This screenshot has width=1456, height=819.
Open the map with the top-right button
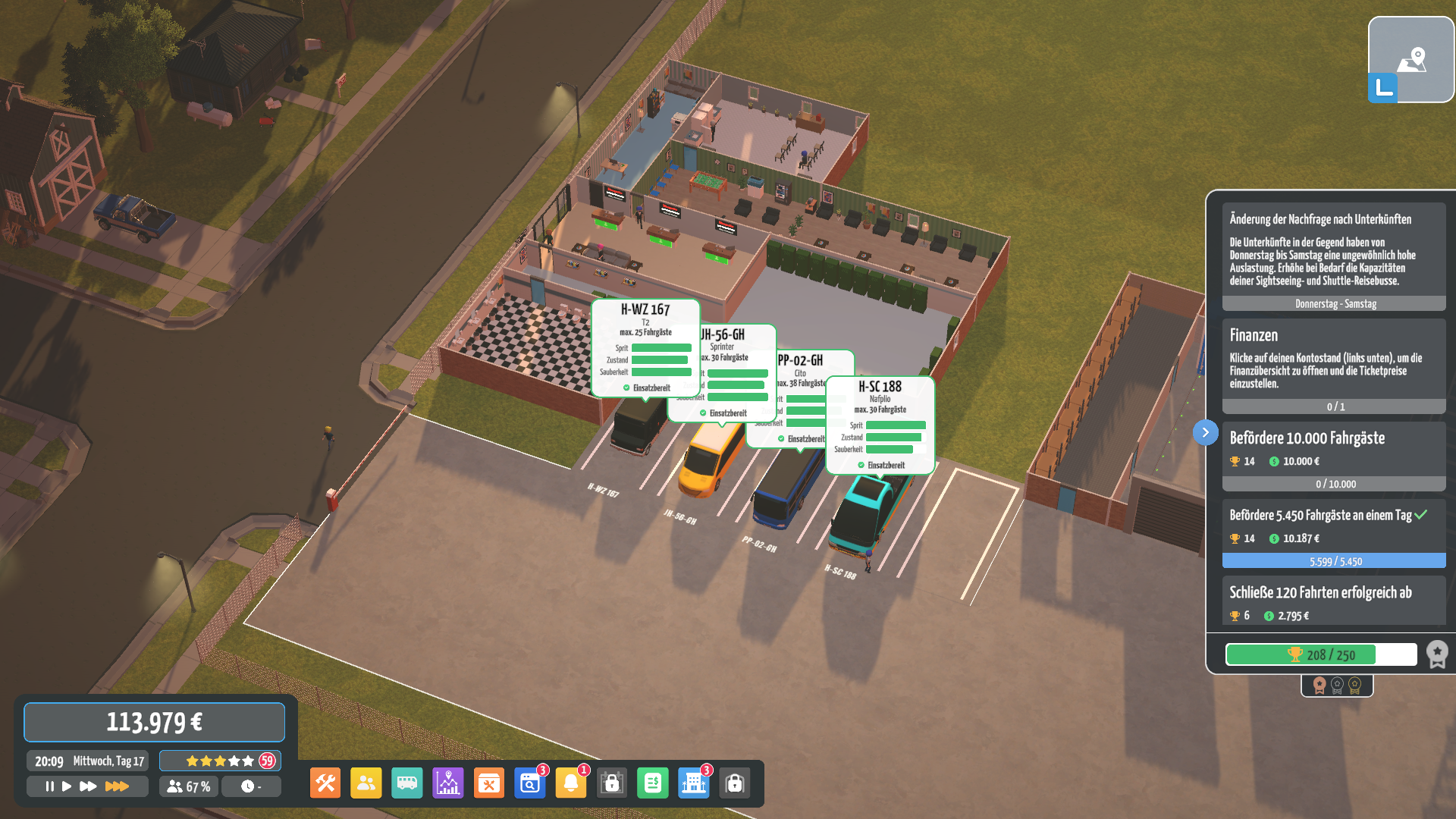[1411, 59]
